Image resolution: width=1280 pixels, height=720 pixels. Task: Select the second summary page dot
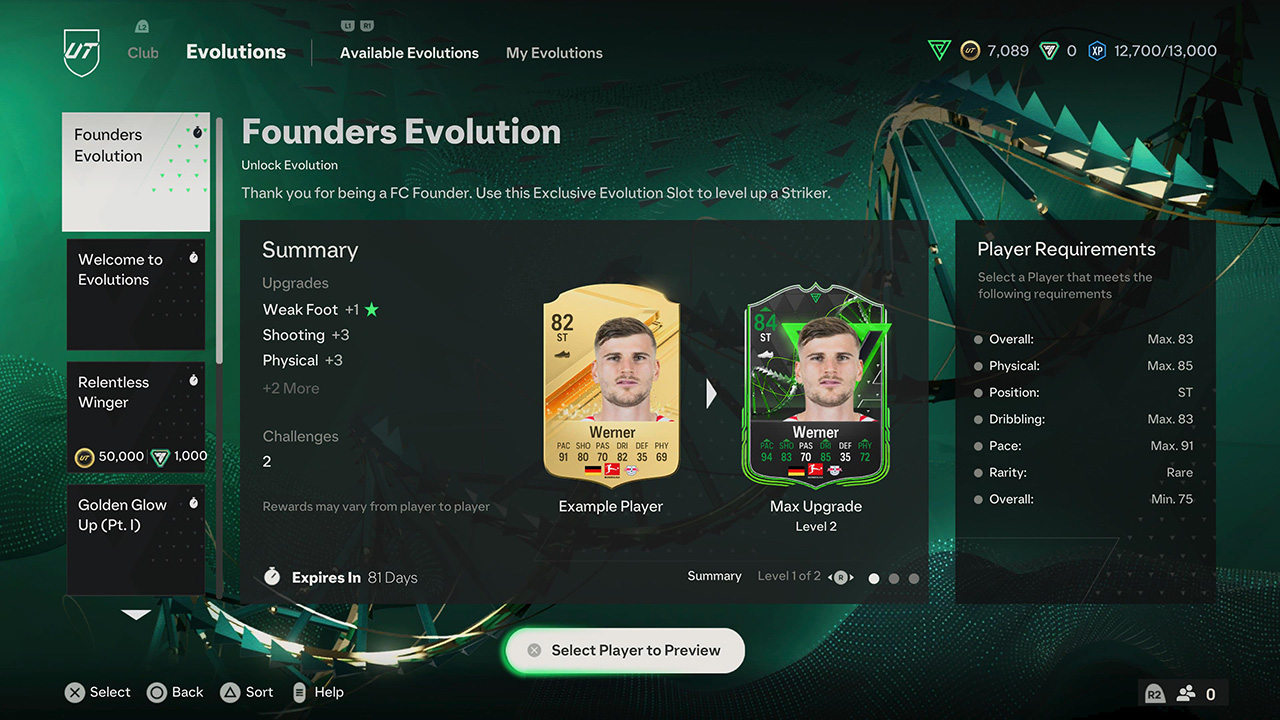(x=894, y=578)
